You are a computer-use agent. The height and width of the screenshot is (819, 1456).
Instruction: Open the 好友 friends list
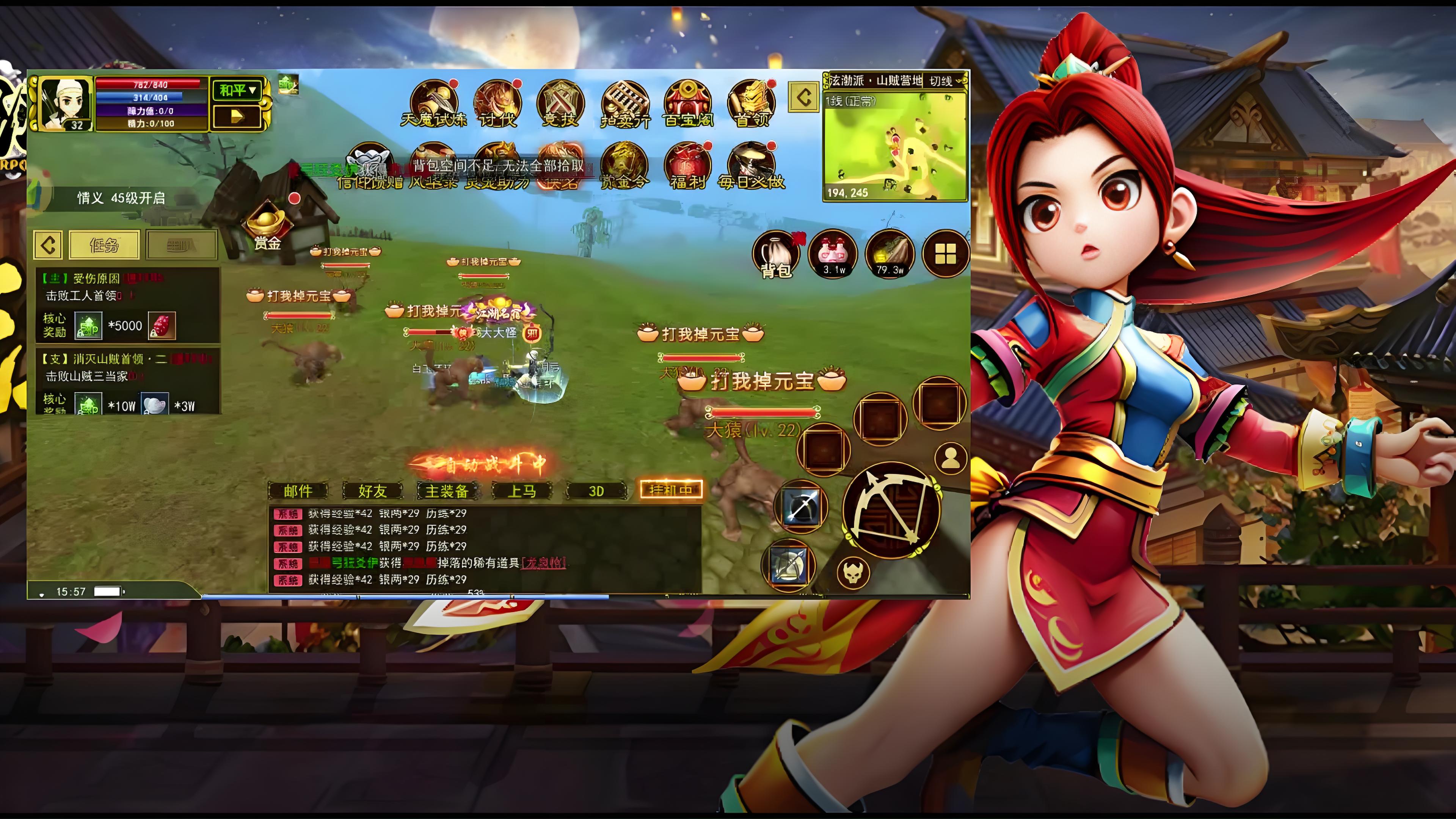[x=372, y=491]
